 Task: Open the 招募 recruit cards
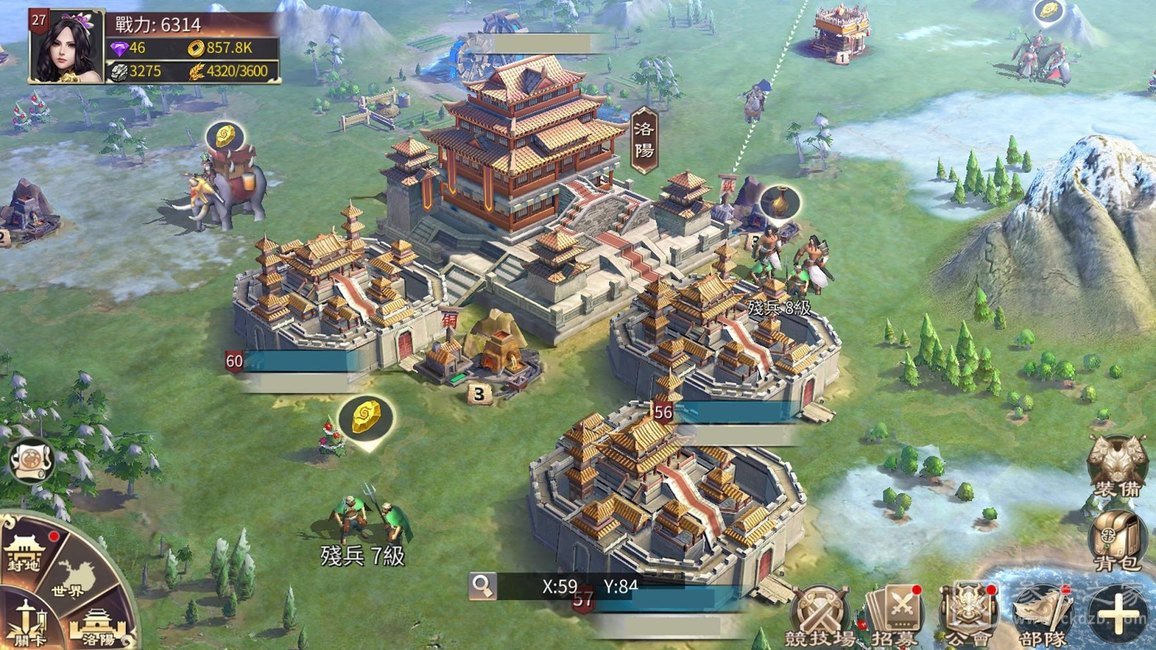pos(893,613)
